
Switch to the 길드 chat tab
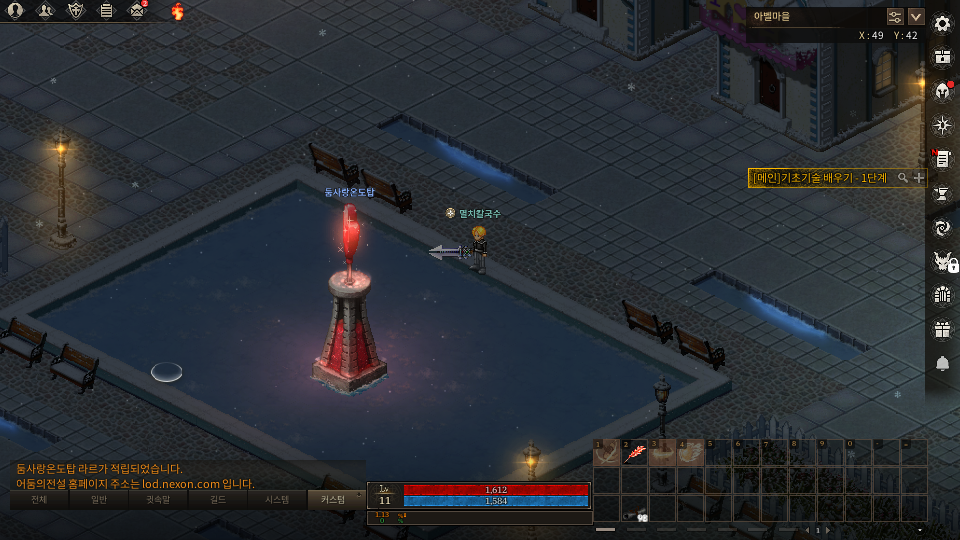pos(218,499)
